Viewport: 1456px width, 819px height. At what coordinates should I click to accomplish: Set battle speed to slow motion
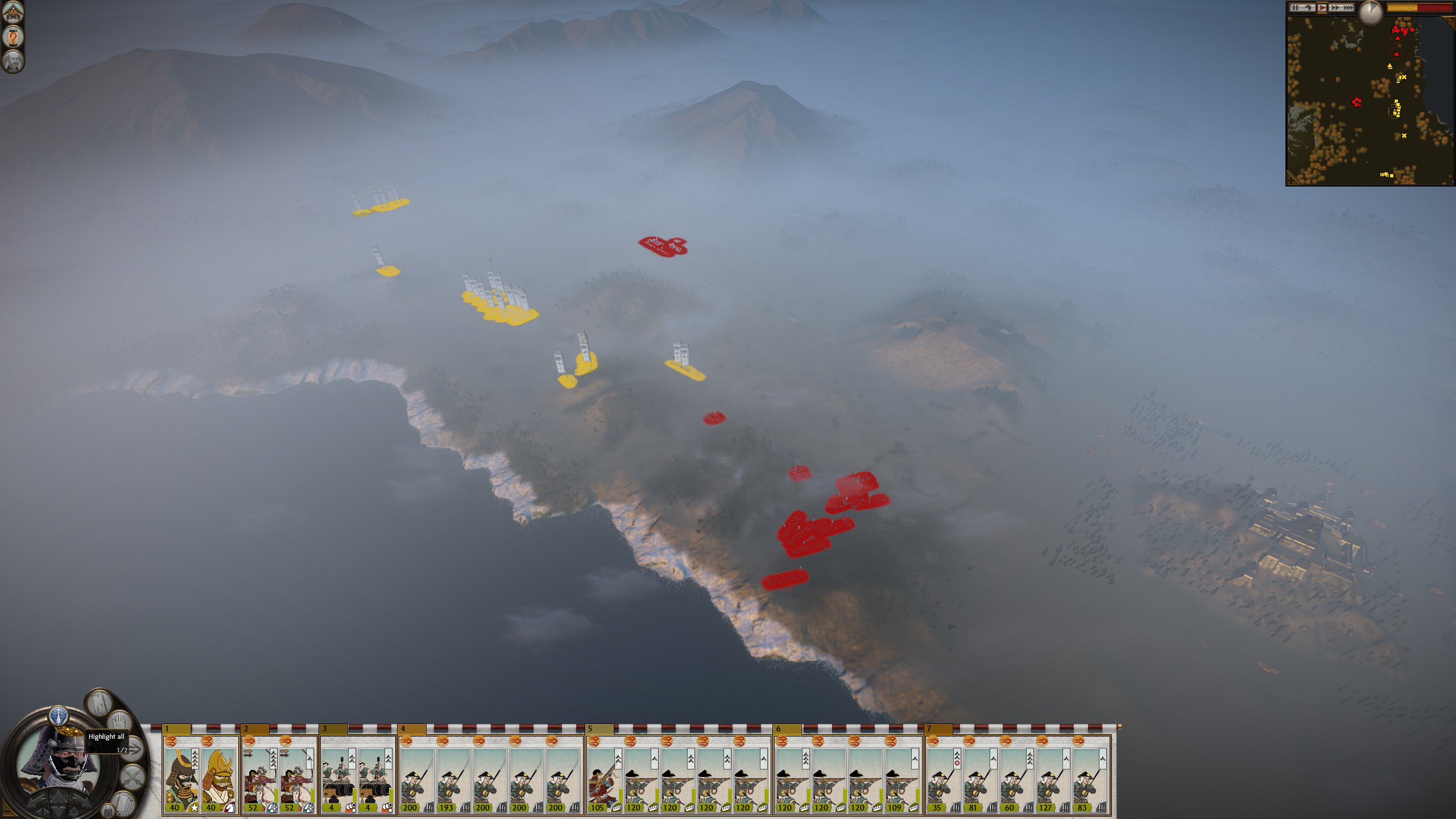pos(1309,8)
